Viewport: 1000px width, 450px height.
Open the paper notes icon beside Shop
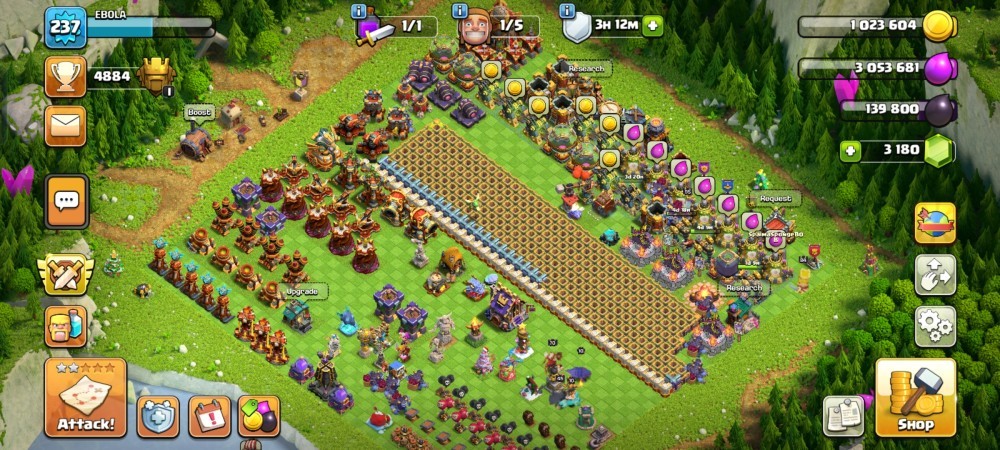click(x=843, y=416)
